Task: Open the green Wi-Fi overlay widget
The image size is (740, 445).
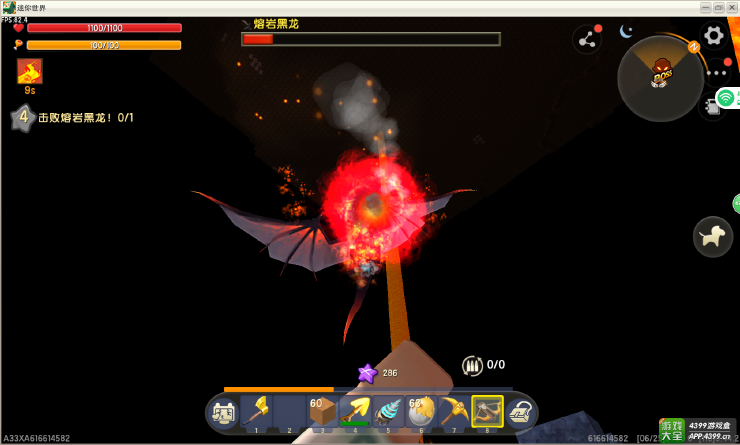Action: click(727, 98)
